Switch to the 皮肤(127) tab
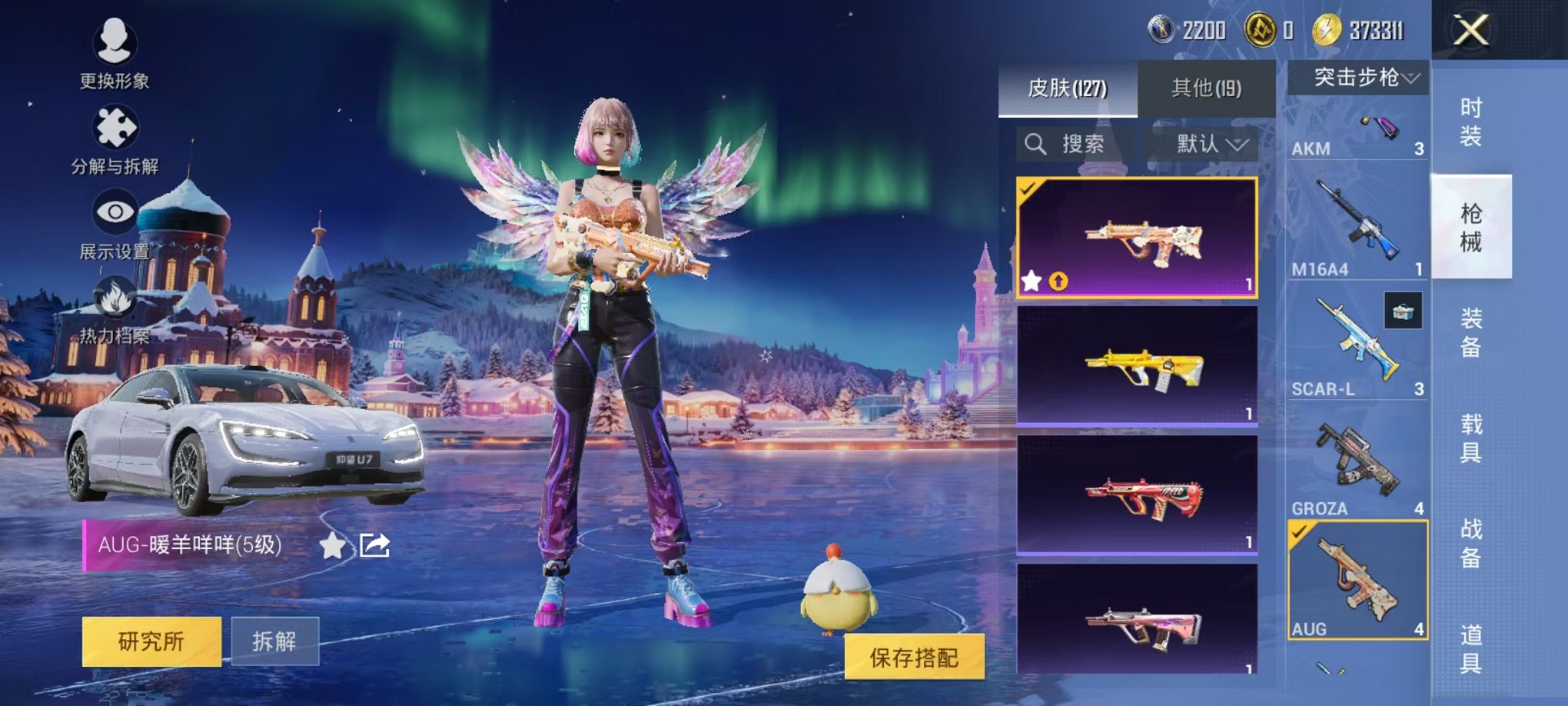Viewport: 1568px width, 706px height. click(x=1068, y=88)
